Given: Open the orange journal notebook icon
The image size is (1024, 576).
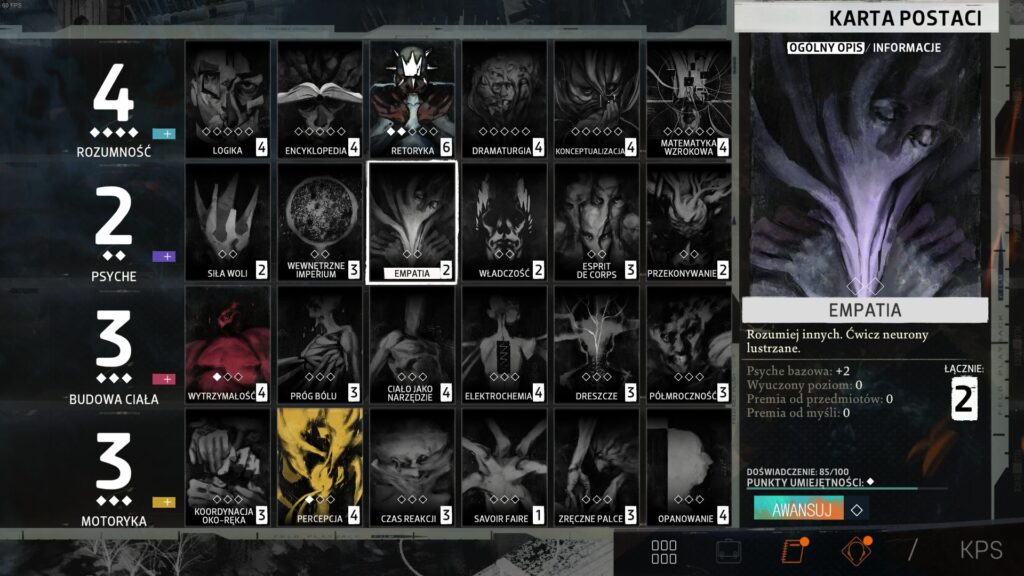Looking at the screenshot, I should pyautogui.click(x=792, y=551).
